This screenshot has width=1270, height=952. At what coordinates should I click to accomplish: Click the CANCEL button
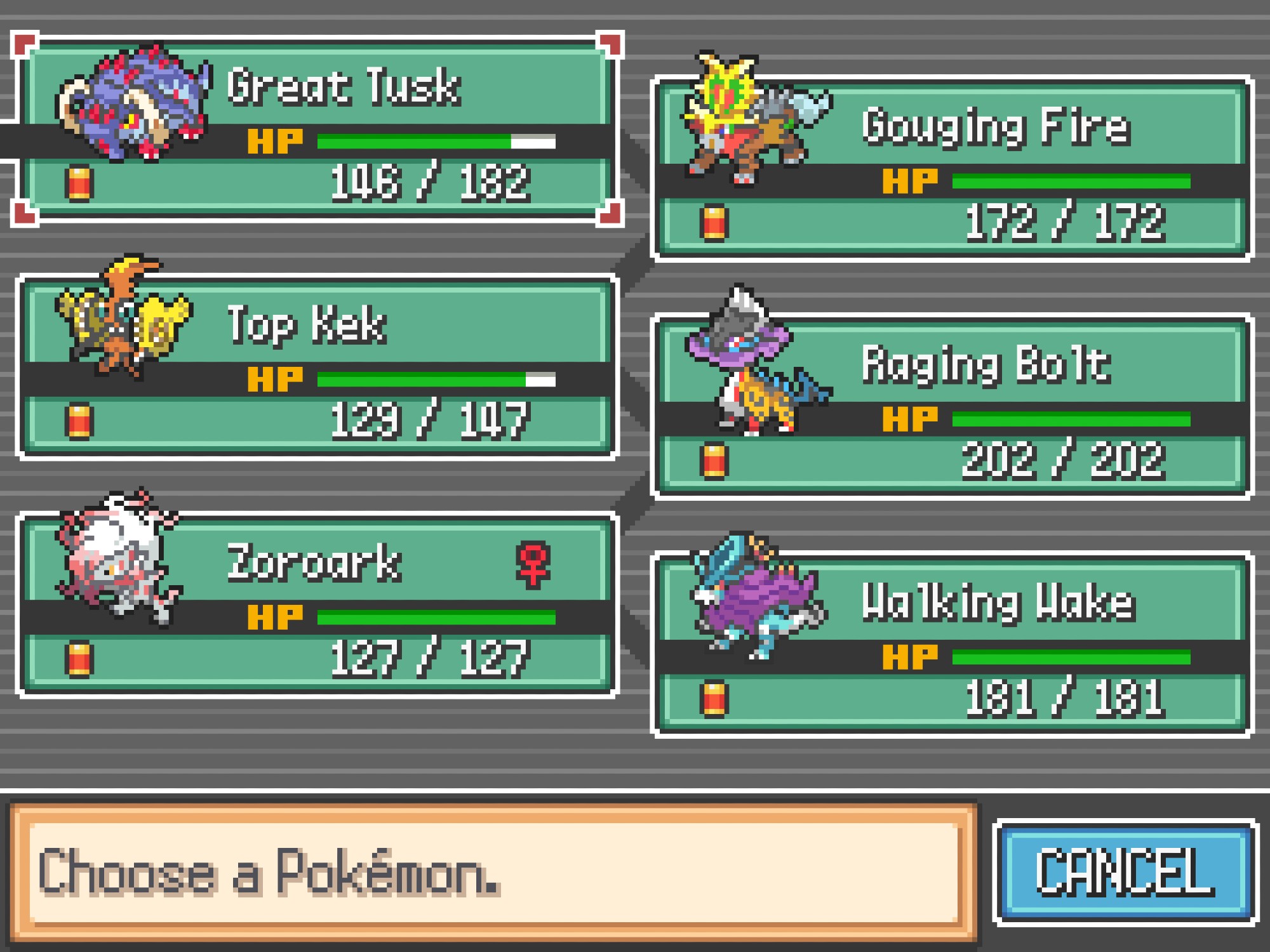1125,872
